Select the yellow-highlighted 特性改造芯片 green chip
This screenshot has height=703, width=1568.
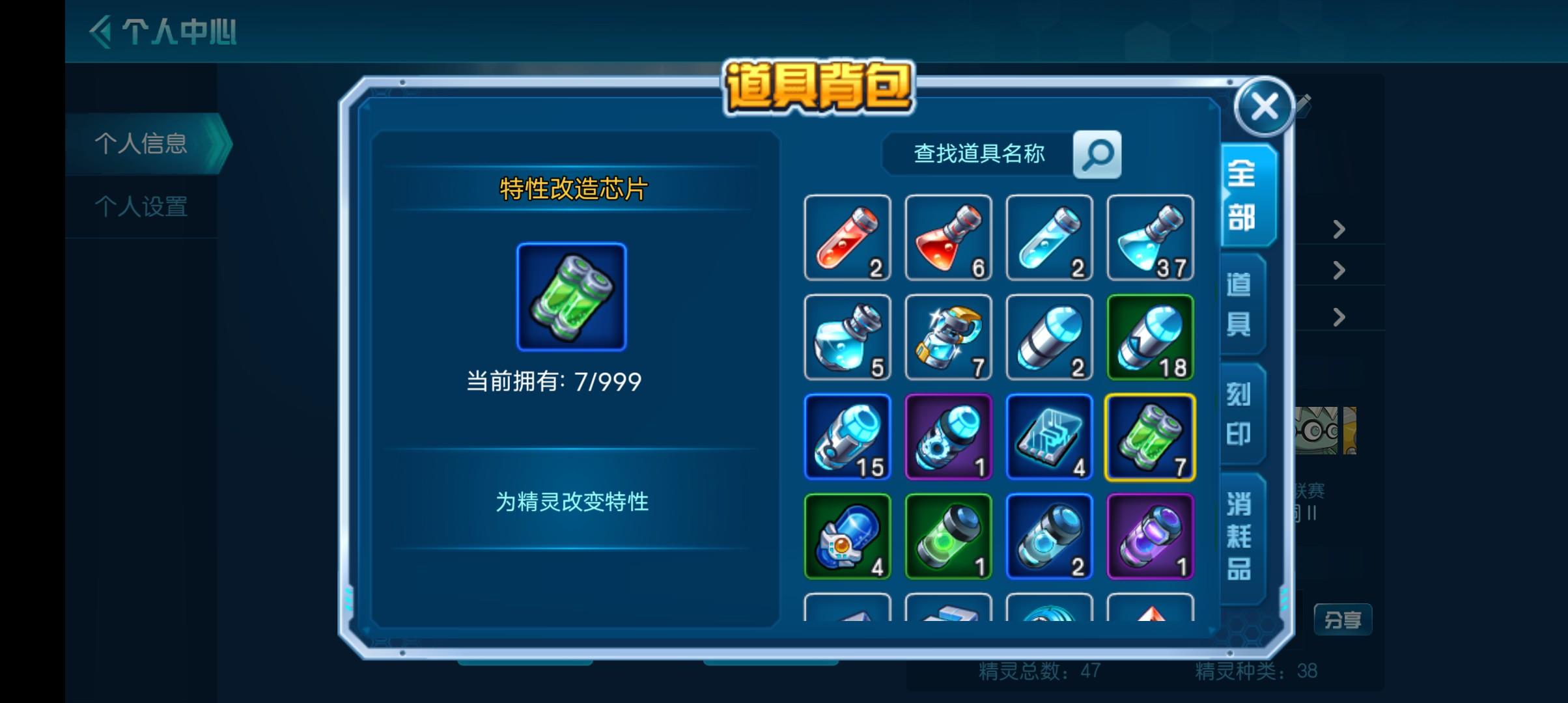(x=1151, y=437)
